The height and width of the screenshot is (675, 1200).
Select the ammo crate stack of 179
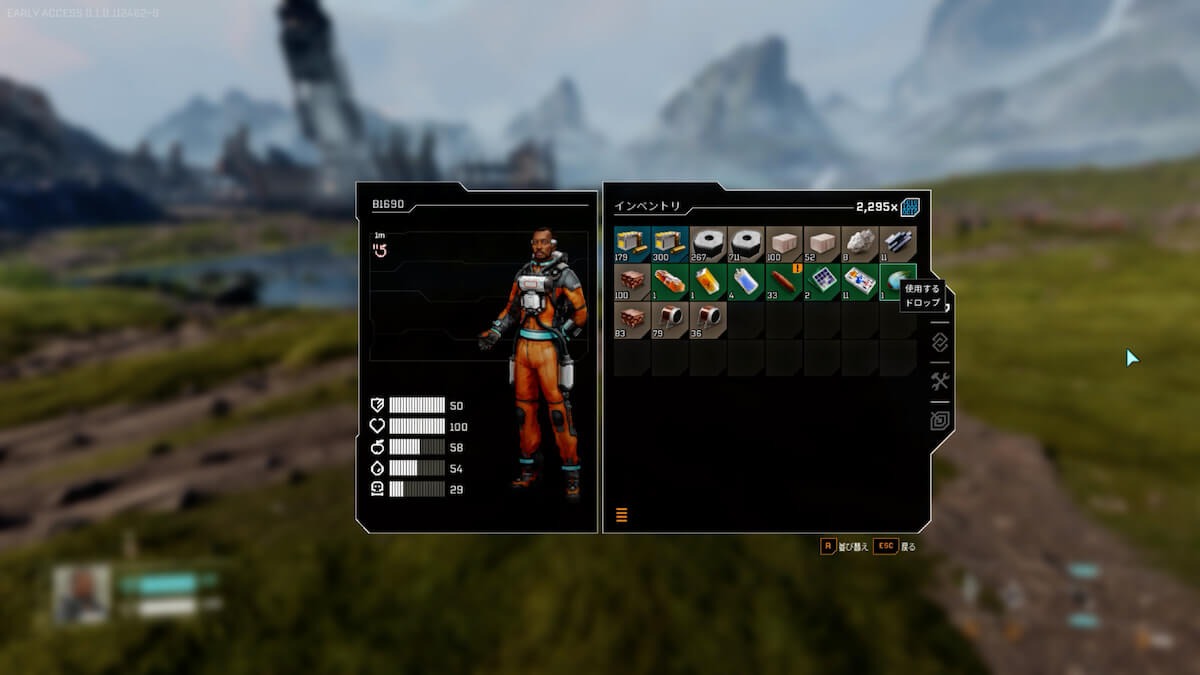pyautogui.click(x=632, y=244)
